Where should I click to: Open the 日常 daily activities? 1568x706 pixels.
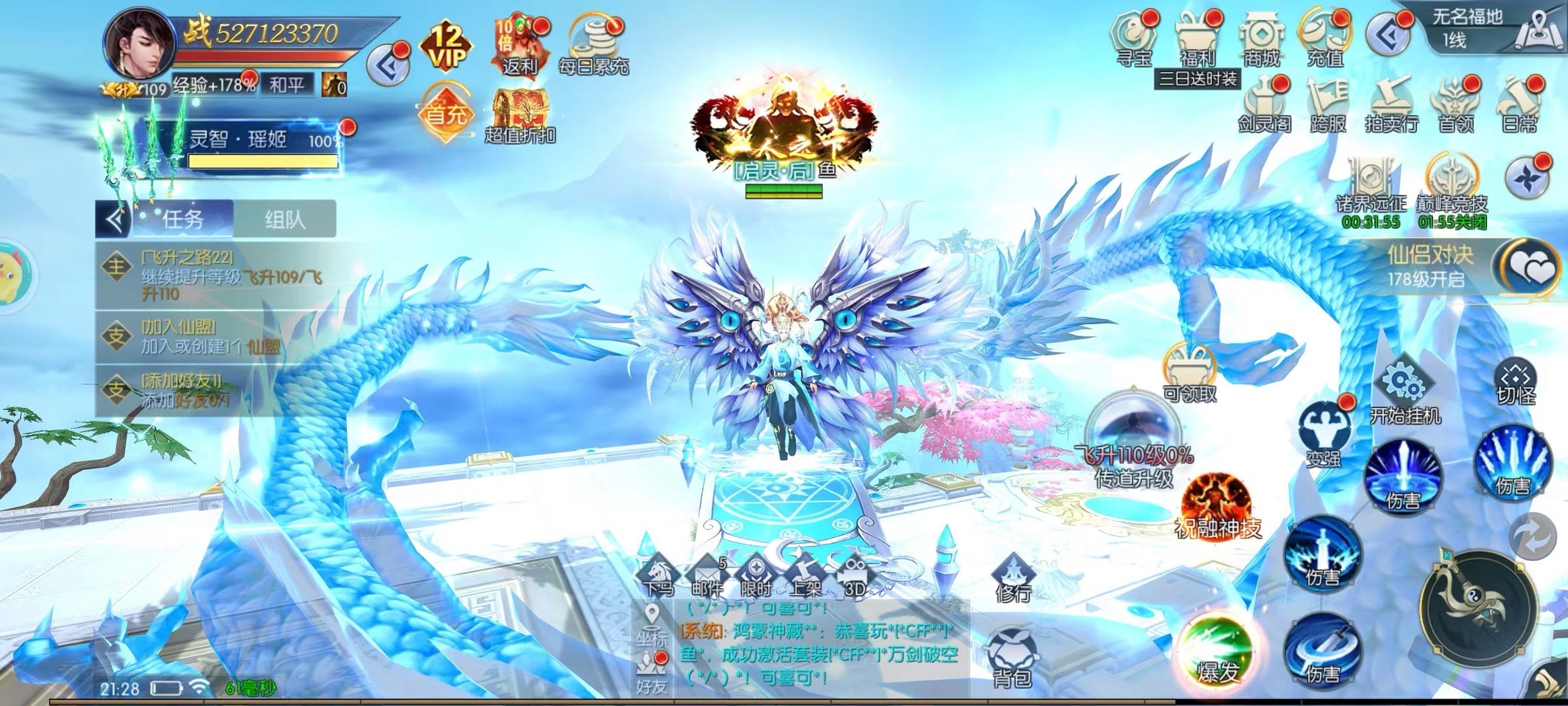[x=1520, y=105]
